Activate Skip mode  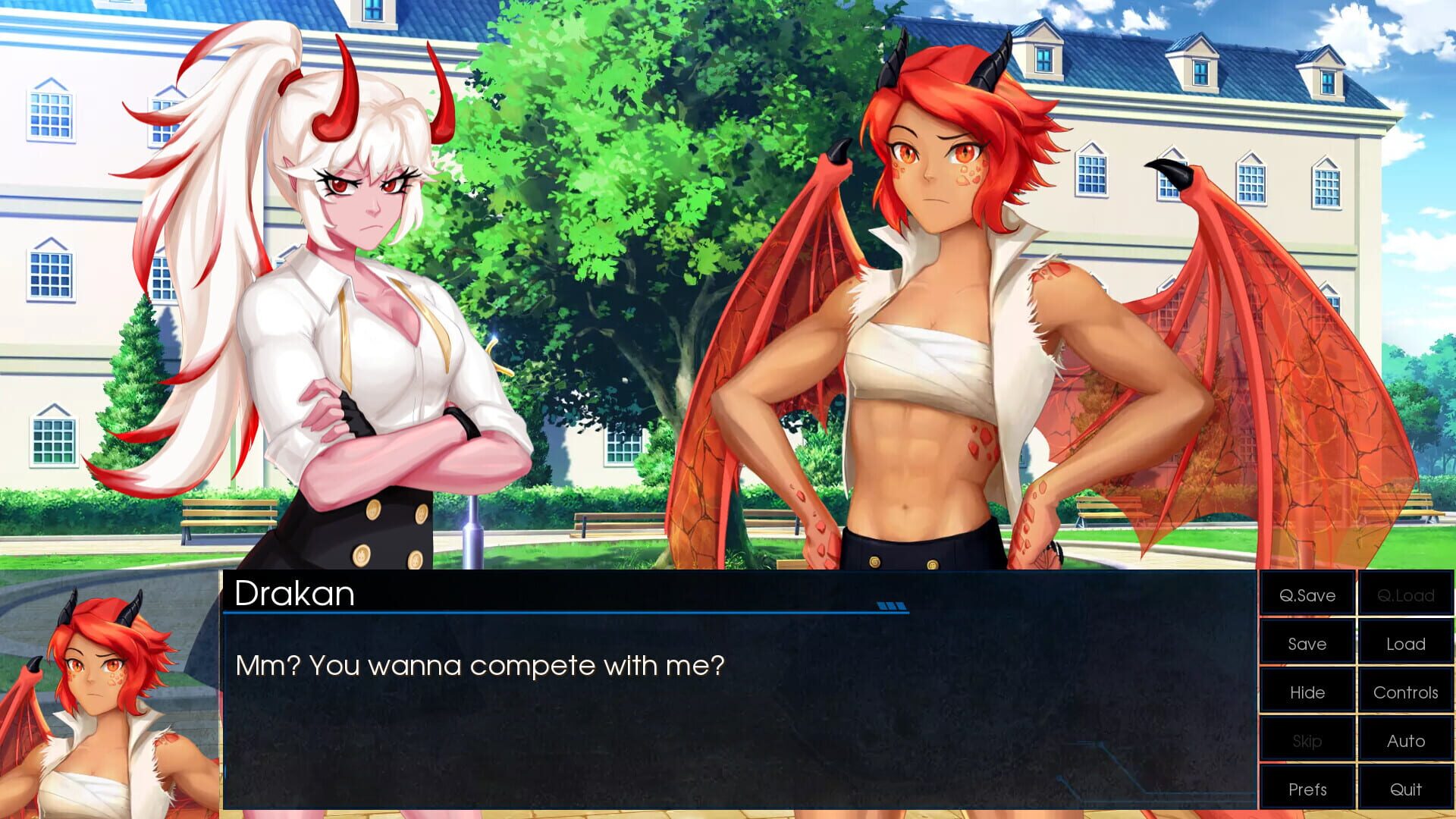coord(1306,741)
